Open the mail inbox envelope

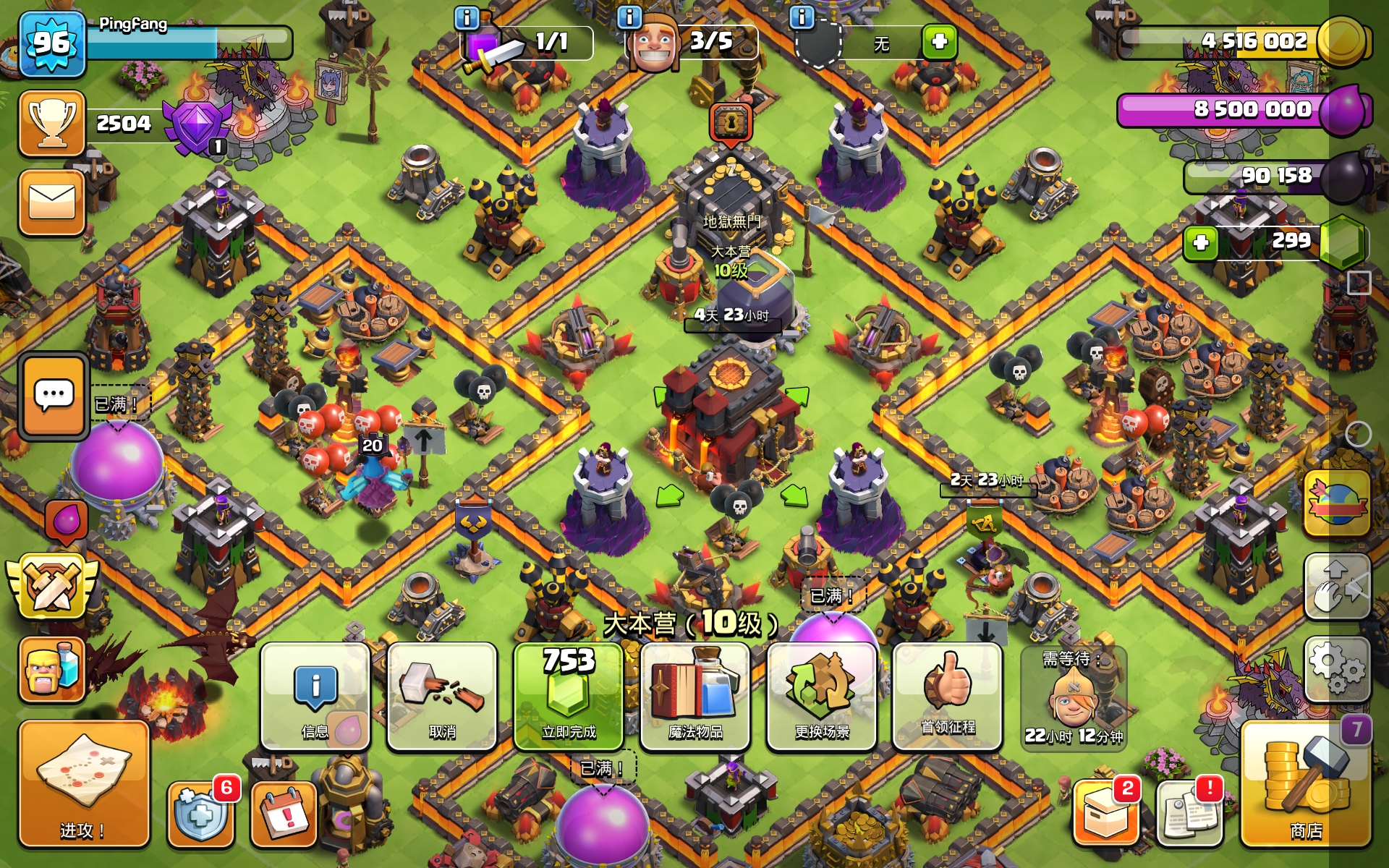click(x=52, y=203)
